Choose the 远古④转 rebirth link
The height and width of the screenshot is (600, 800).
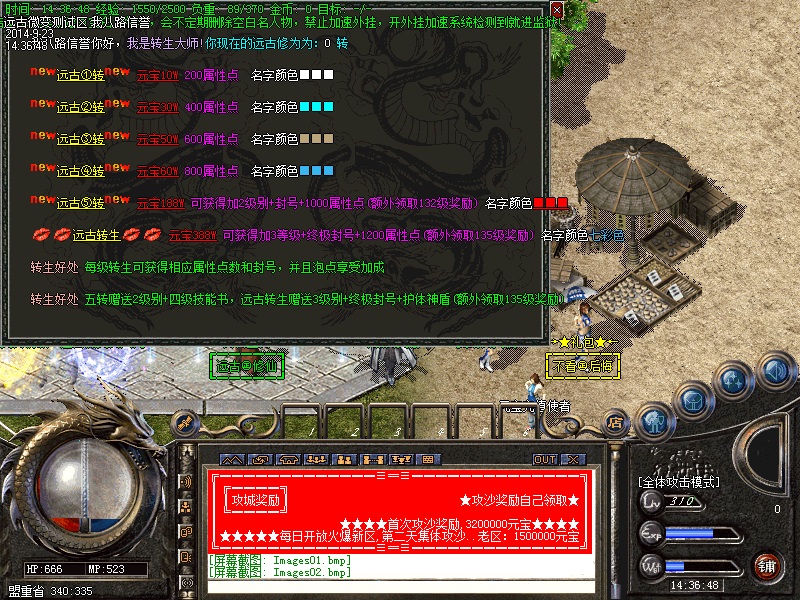(x=81, y=171)
